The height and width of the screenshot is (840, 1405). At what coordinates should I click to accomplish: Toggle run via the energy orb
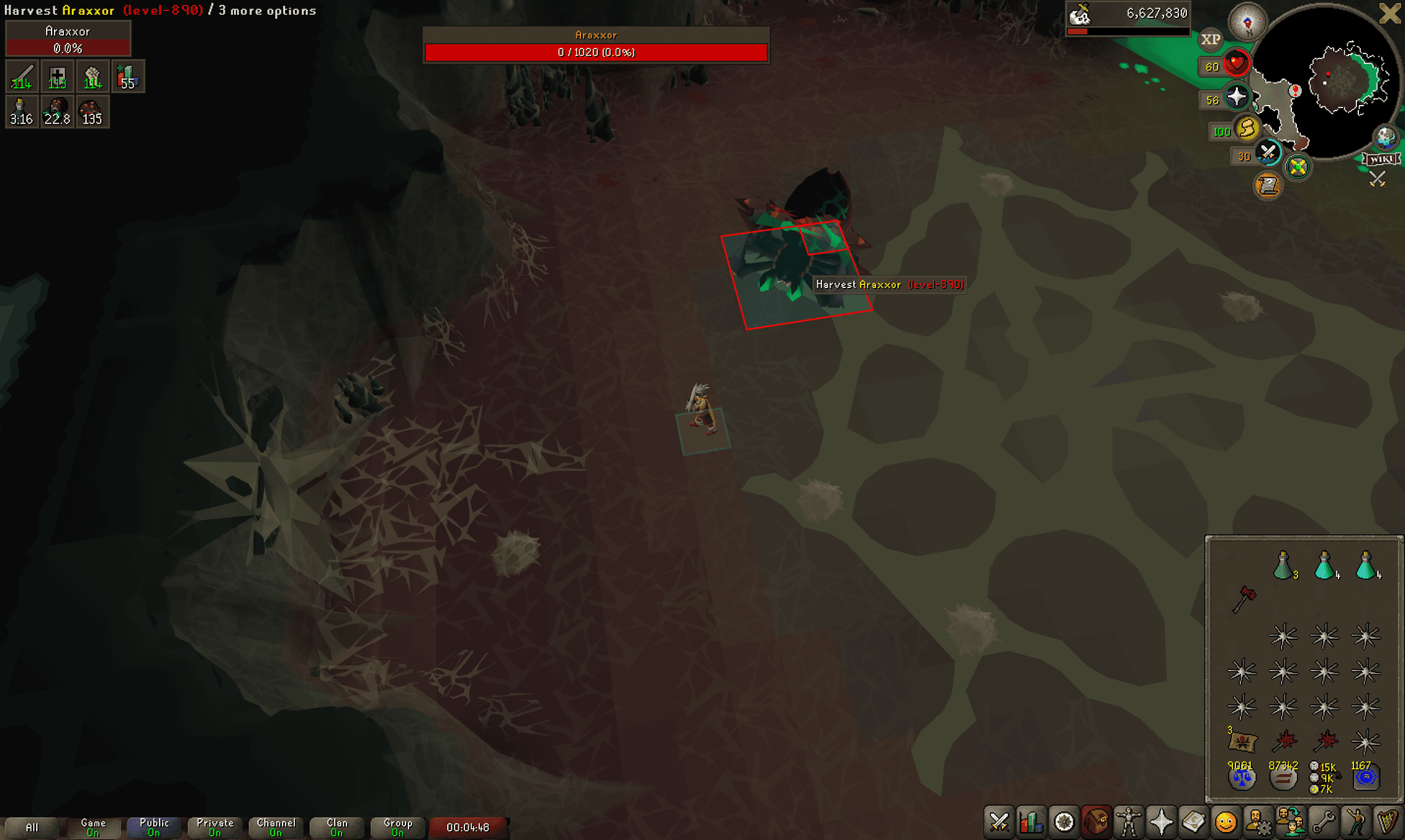[1246, 131]
